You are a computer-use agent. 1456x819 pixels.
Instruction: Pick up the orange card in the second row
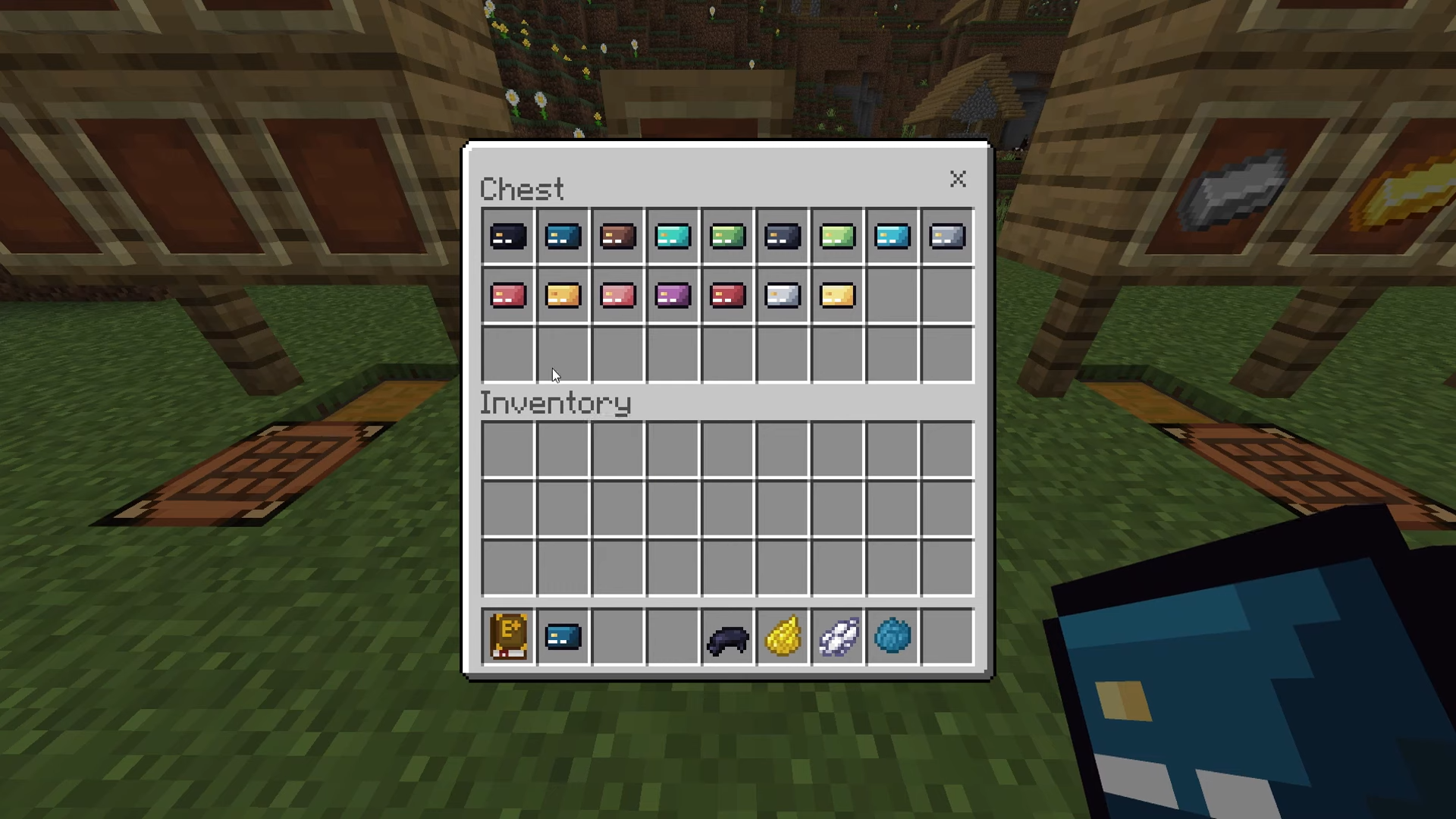(563, 295)
